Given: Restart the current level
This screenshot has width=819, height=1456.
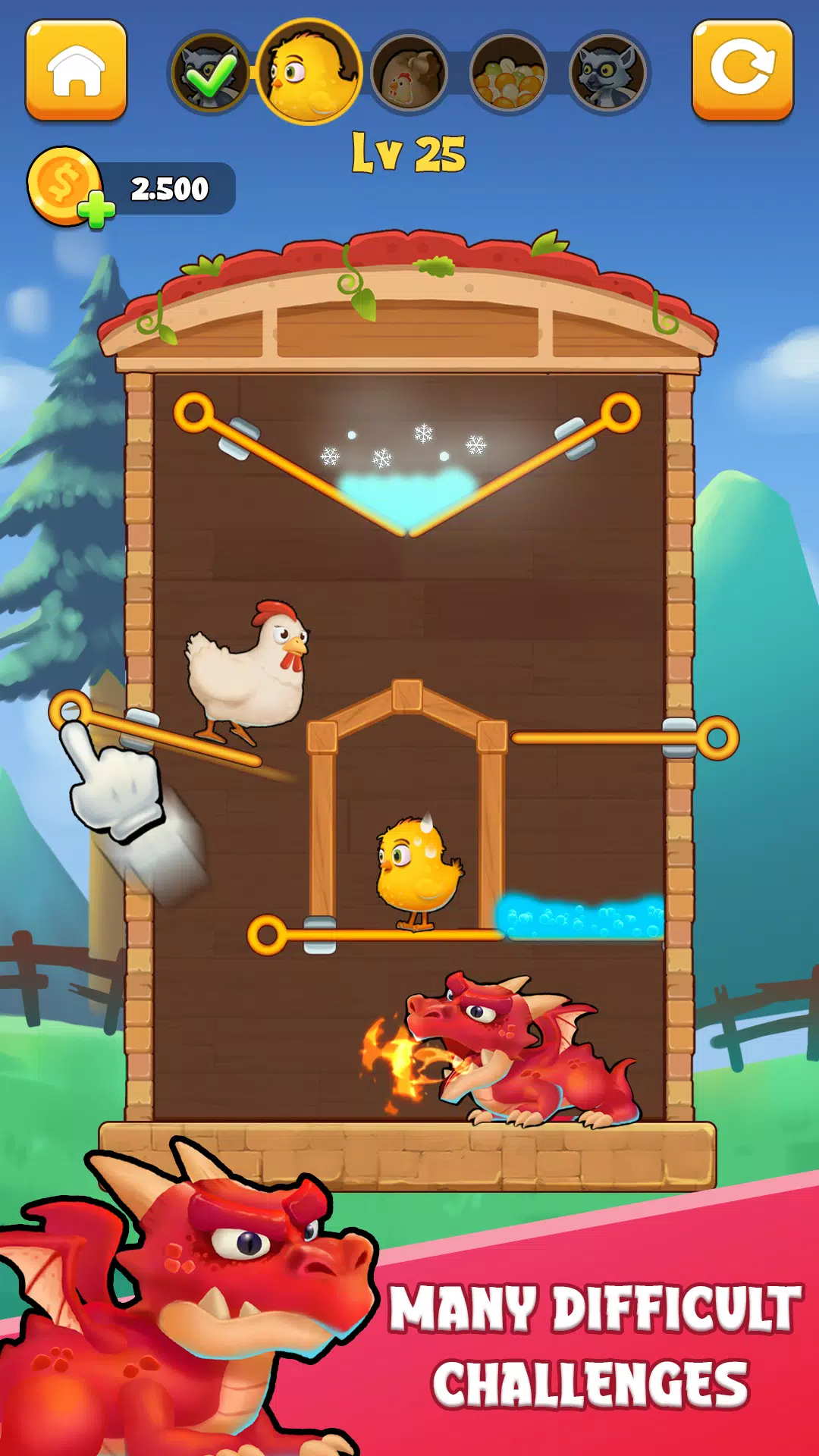Looking at the screenshot, I should [x=742, y=70].
